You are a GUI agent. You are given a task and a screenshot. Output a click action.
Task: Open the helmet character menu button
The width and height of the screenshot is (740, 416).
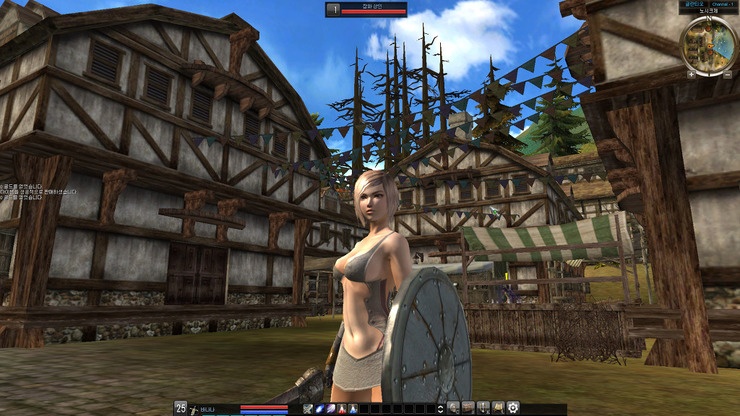coord(454,408)
